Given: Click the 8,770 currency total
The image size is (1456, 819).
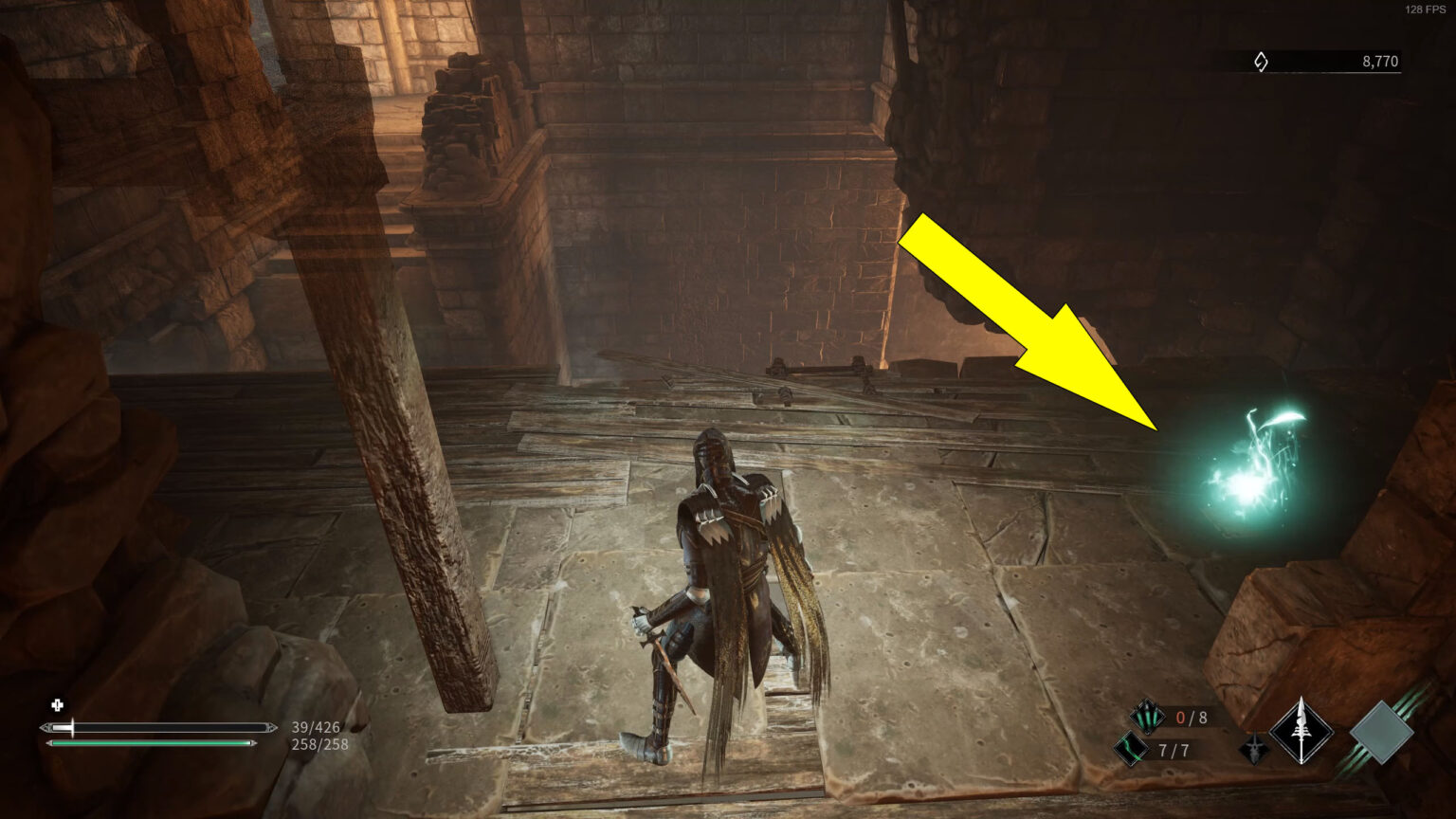Looking at the screenshot, I should tap(1380, 60).
